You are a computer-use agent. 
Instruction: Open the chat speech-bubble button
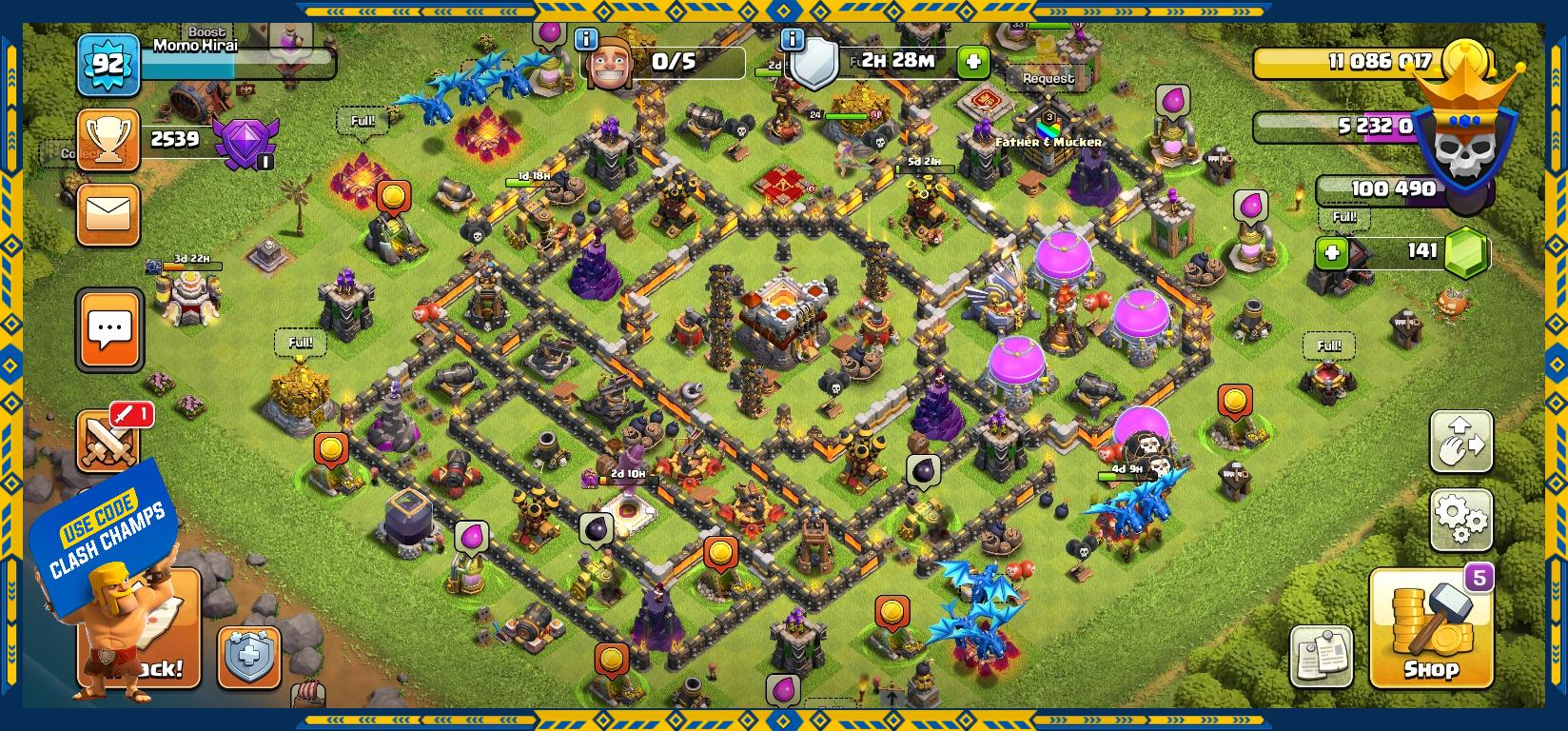tap(109, 329)
